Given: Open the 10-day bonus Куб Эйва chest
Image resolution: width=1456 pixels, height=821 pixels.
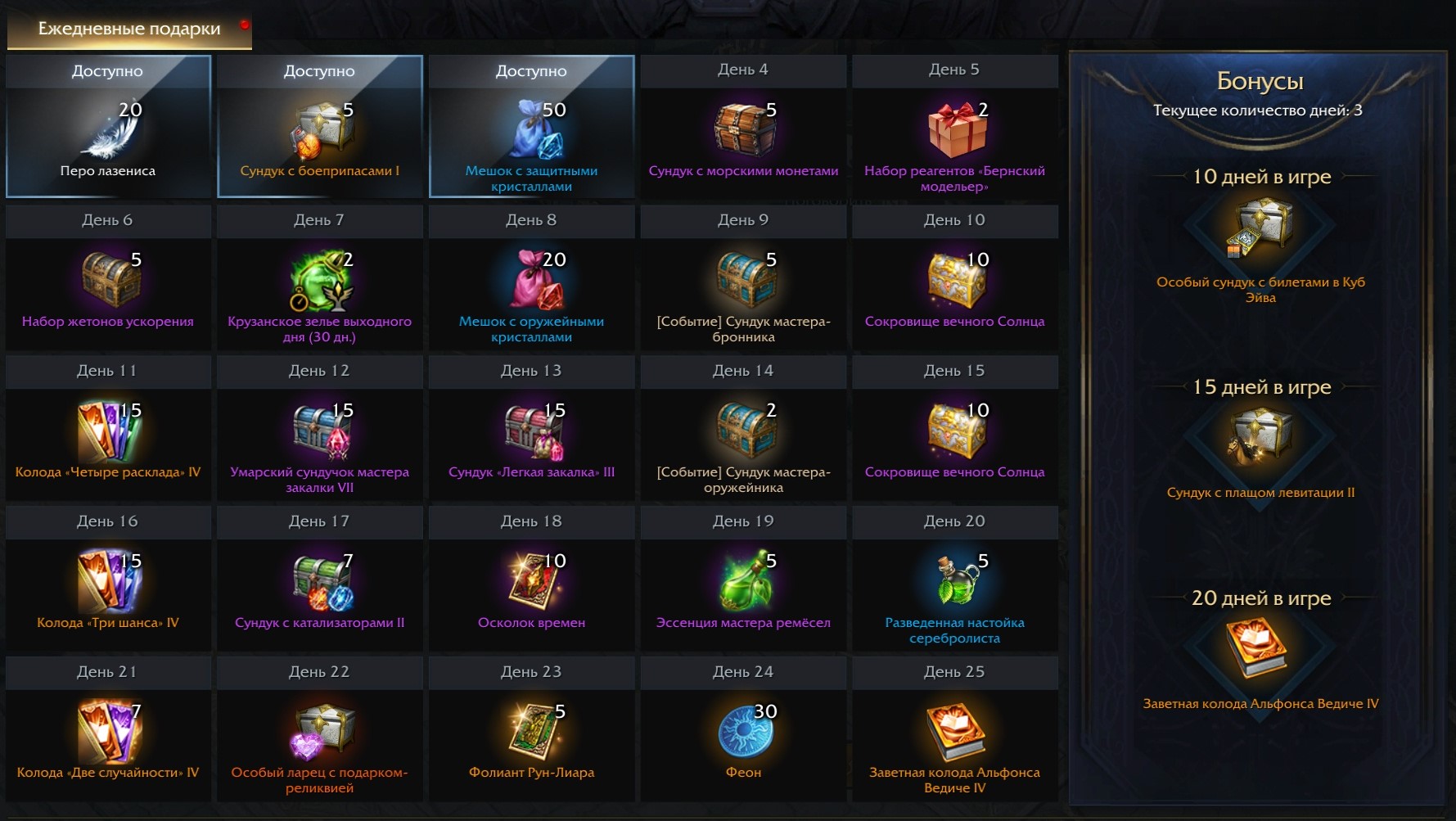Looking at the screenshot, I should (x=1260, y=229).
